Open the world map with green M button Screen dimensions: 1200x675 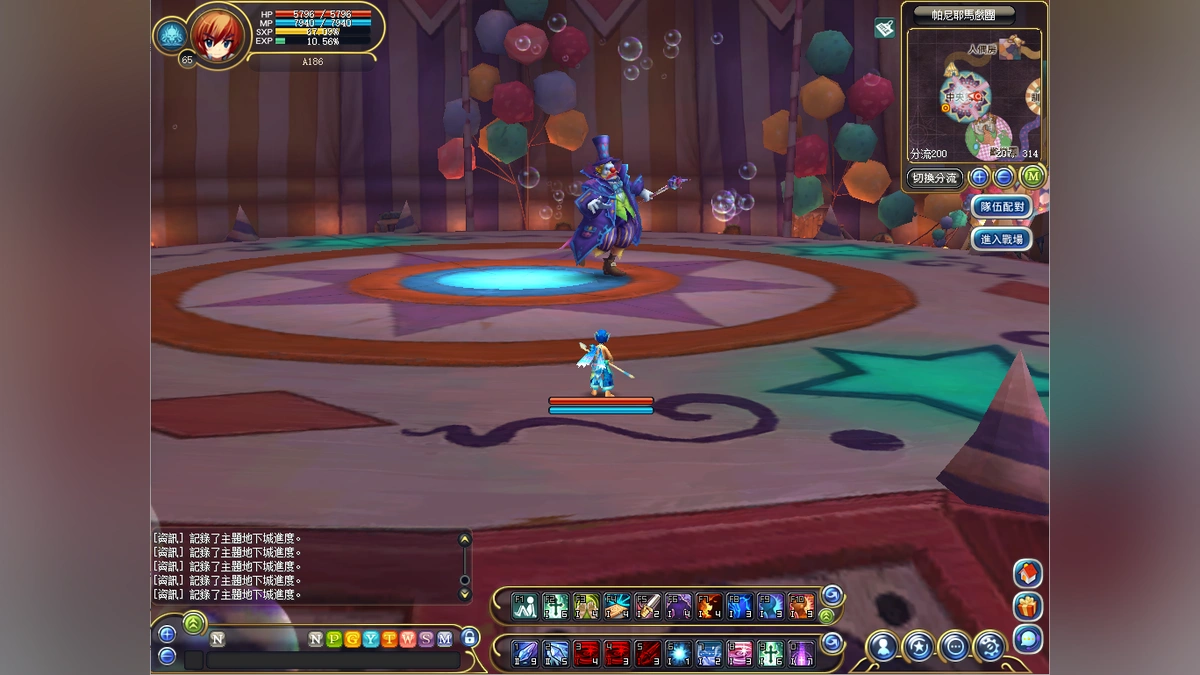(1031, 178)
